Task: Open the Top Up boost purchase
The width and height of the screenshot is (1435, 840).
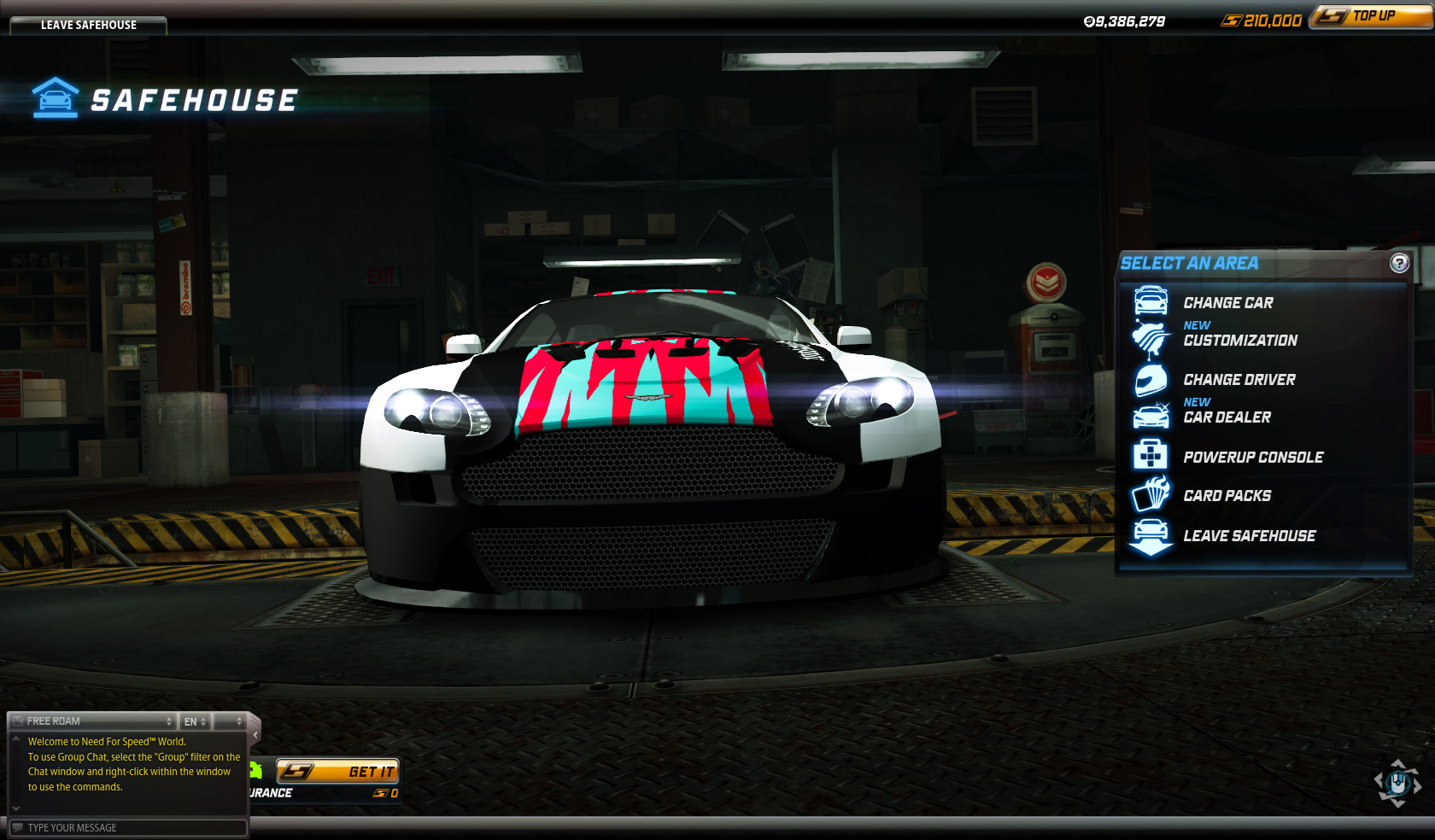Action: tap(1371, 16)
